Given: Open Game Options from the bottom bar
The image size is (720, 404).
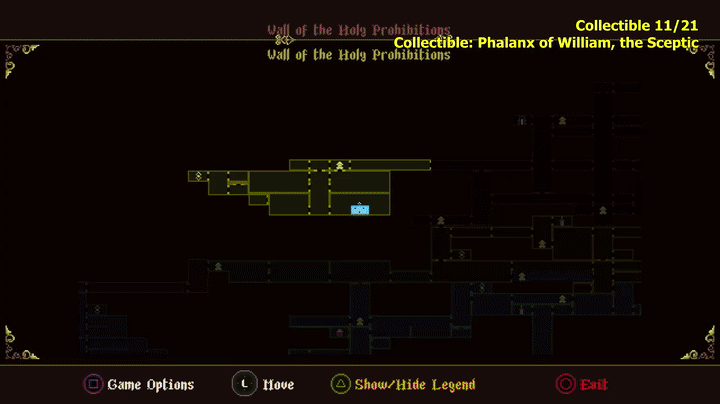Looking at the screenshot, I should 139,384.
